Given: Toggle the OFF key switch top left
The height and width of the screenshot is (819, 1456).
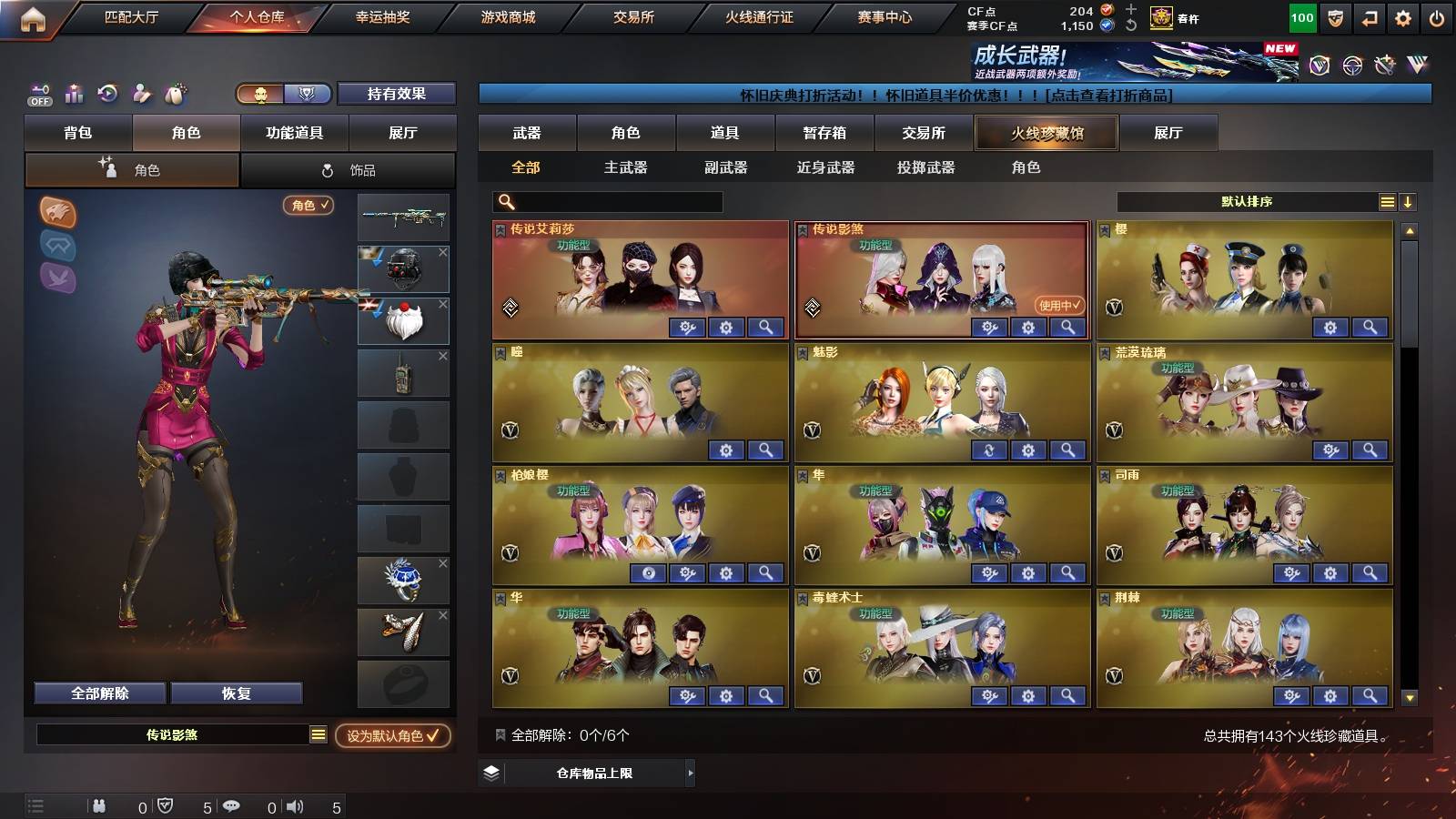Looking at the screenshot, I should point(38,94).
